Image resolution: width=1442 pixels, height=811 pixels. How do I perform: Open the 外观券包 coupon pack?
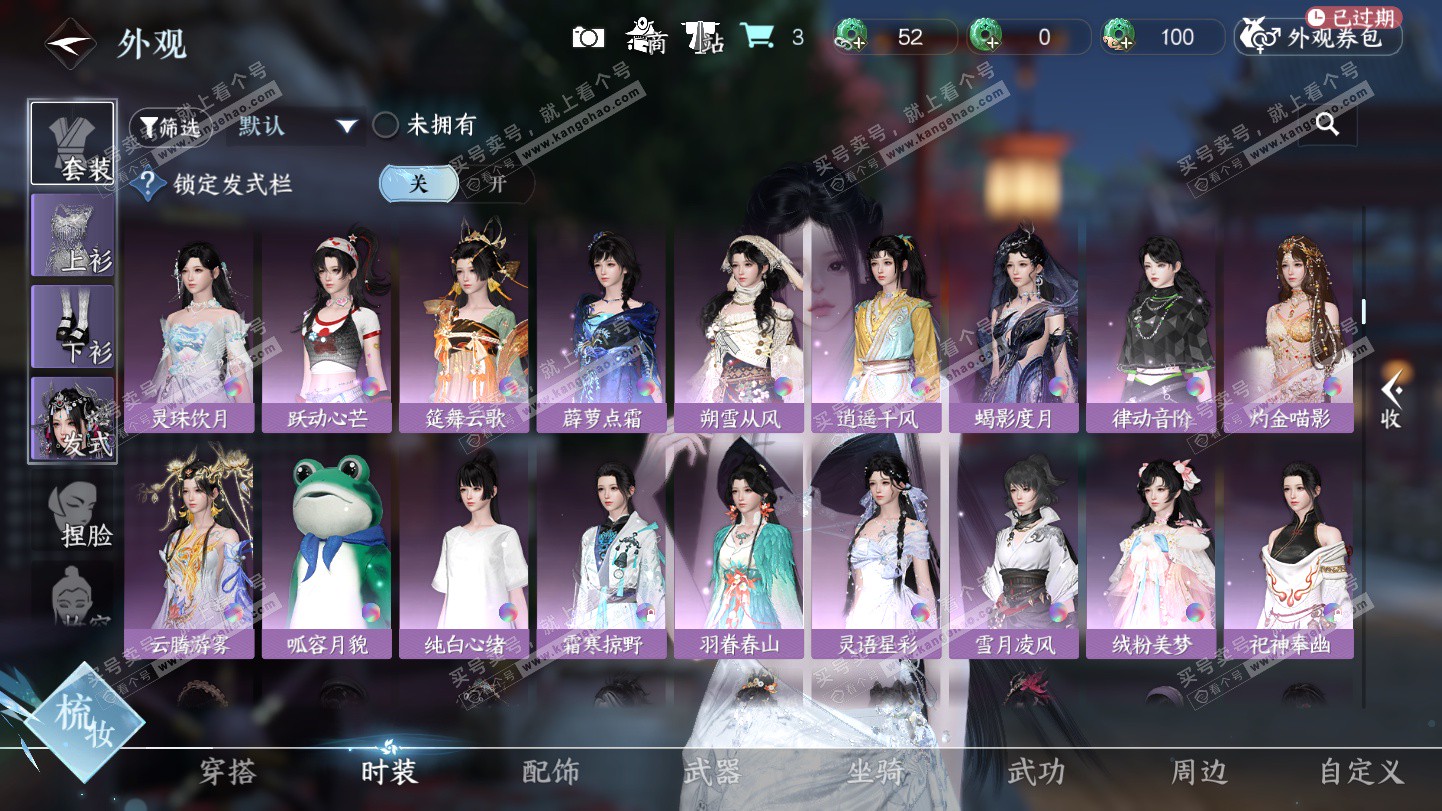(1319, 38)
